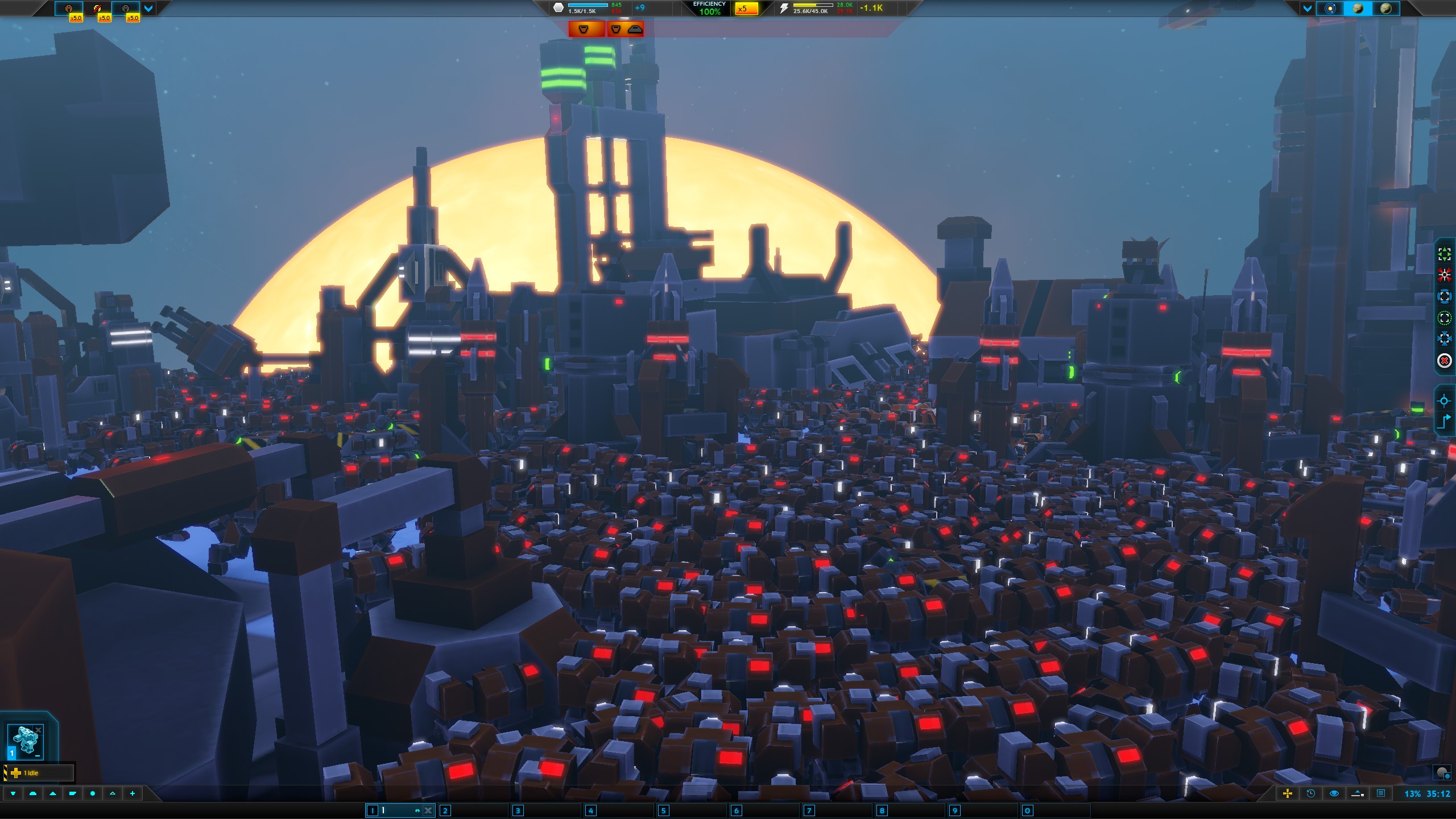Open the circle-shaped build category tab

click(x=93, y=793)
